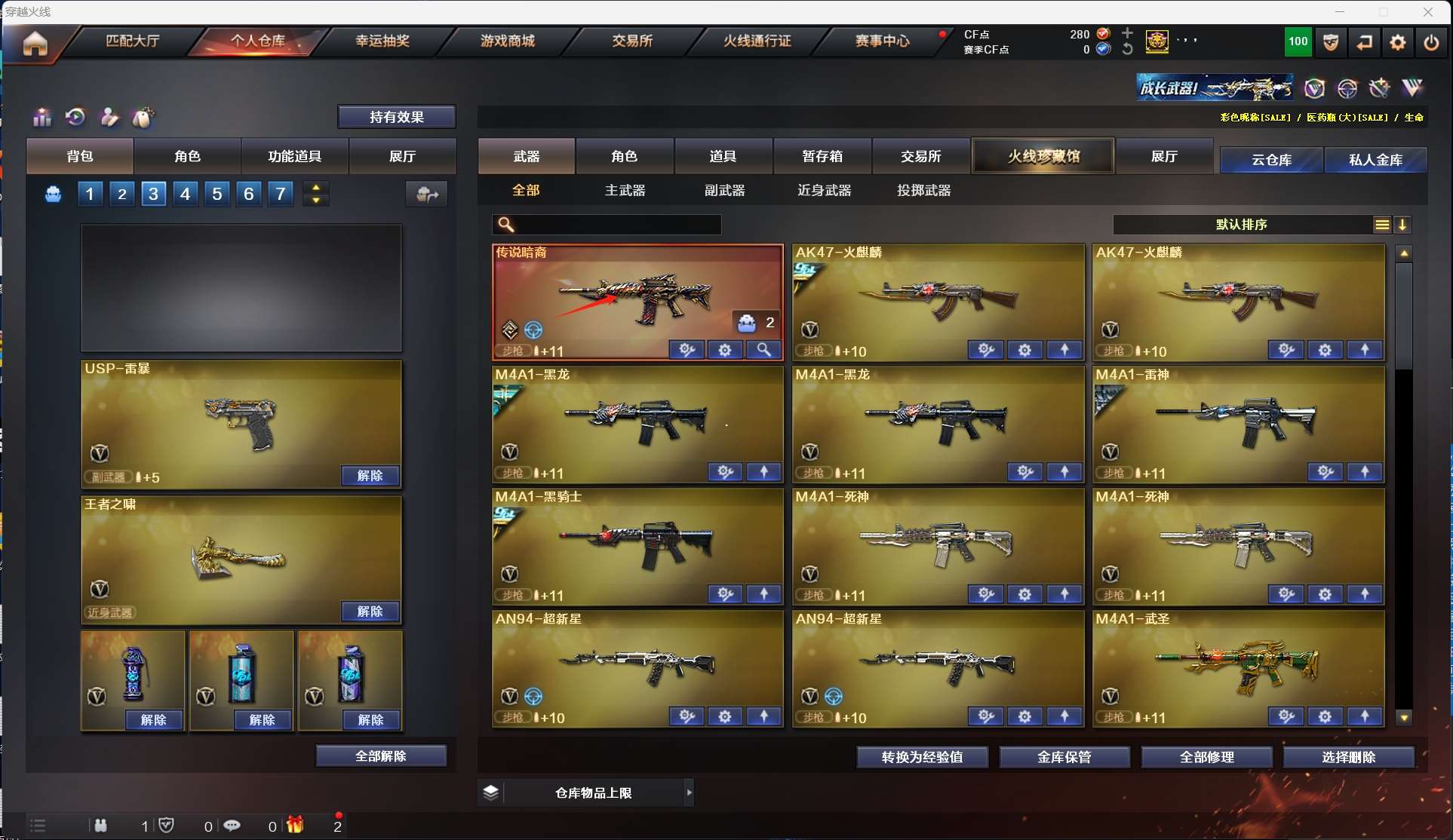Click the upgrade arrow icon on M4A1-武圣 card

pos(1365,716)
